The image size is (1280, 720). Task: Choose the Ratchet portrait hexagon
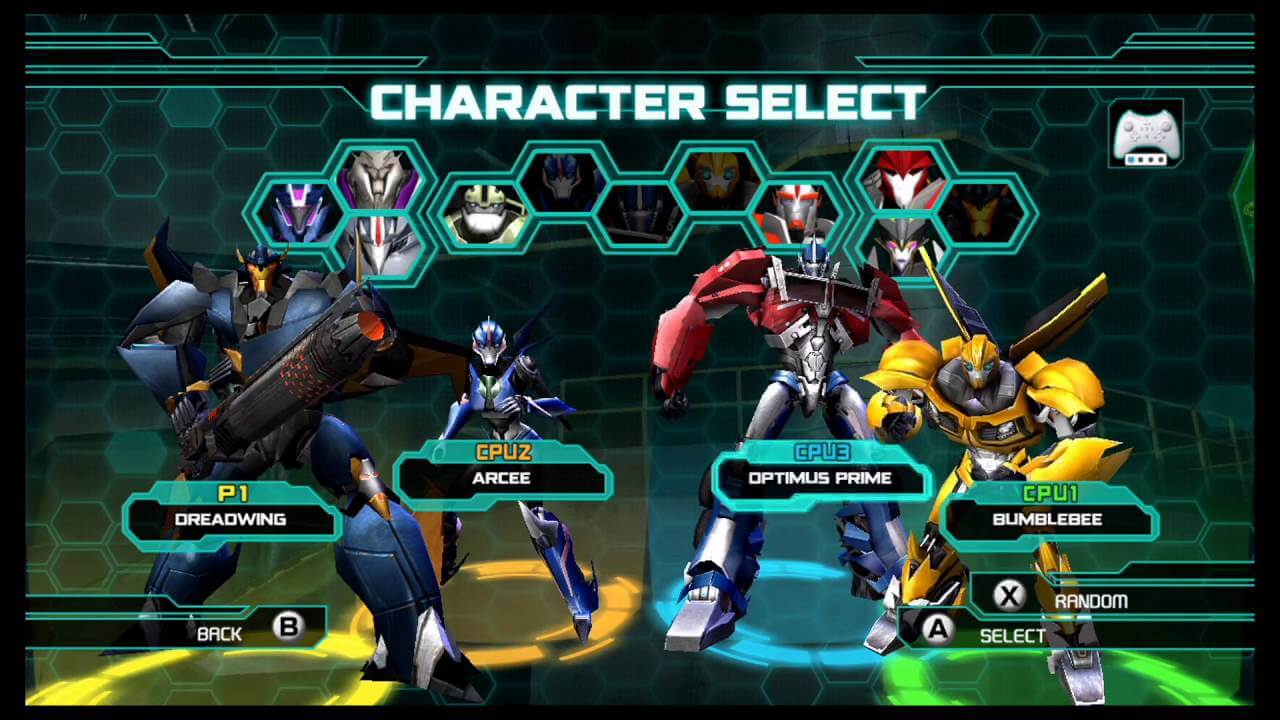795,214
